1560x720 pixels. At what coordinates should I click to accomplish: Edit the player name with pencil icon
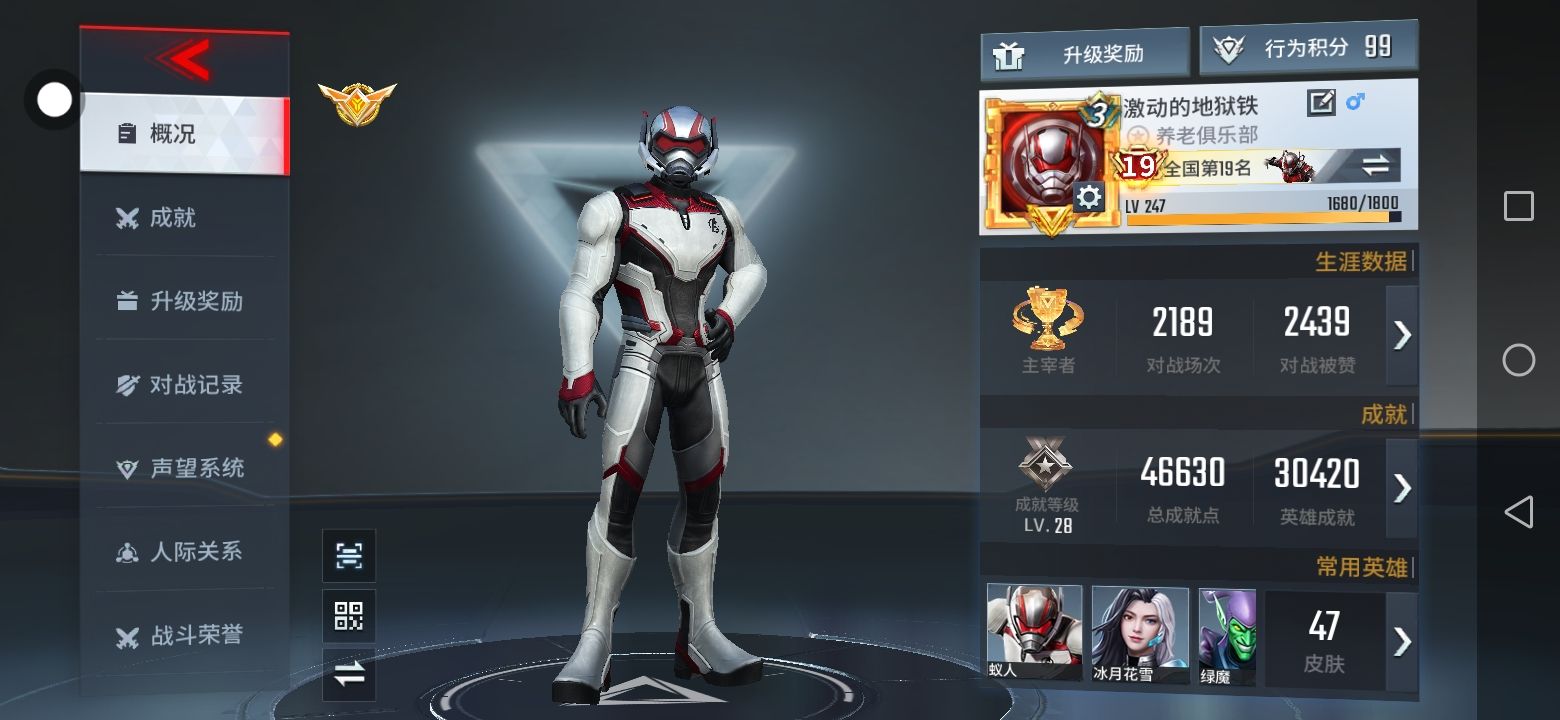pyautogui.click(x=1321, y=102)
